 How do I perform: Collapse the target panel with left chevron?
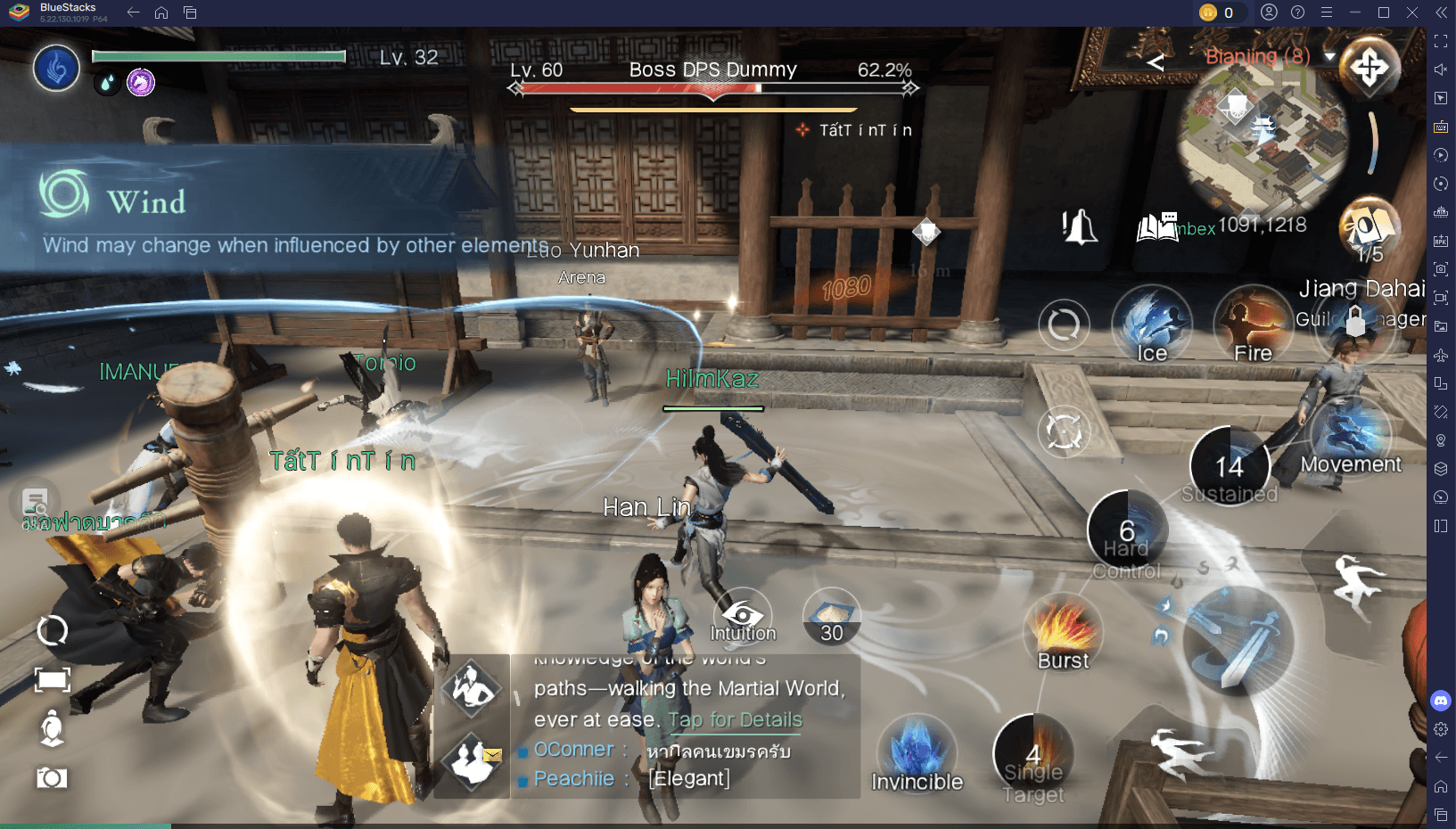[x=1156, y=62]
